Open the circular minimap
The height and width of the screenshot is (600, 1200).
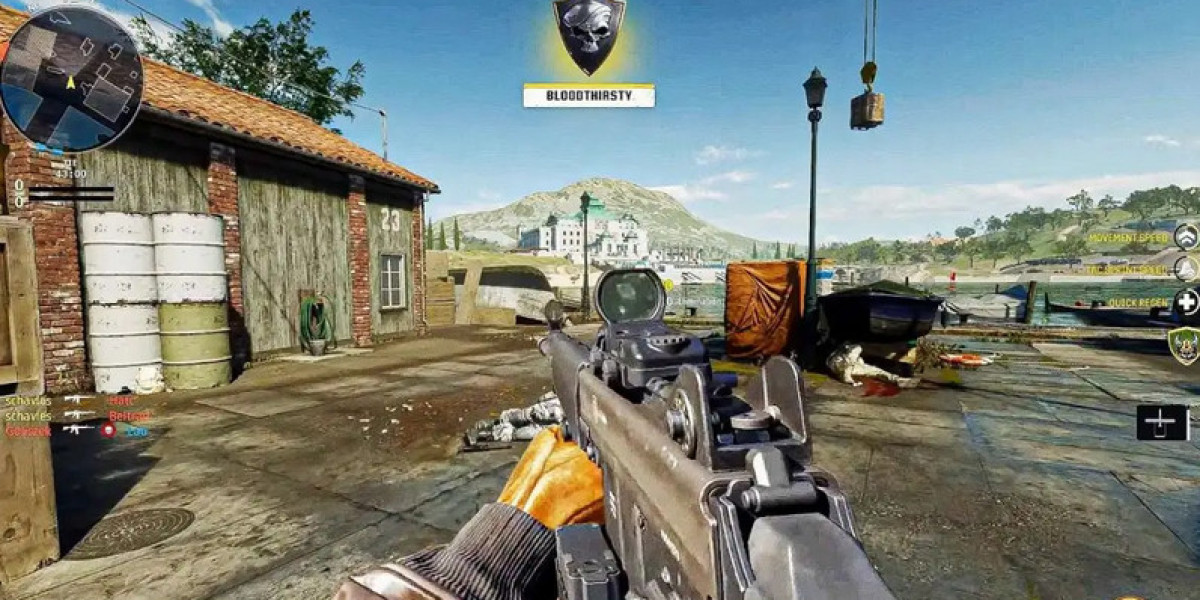70,79
